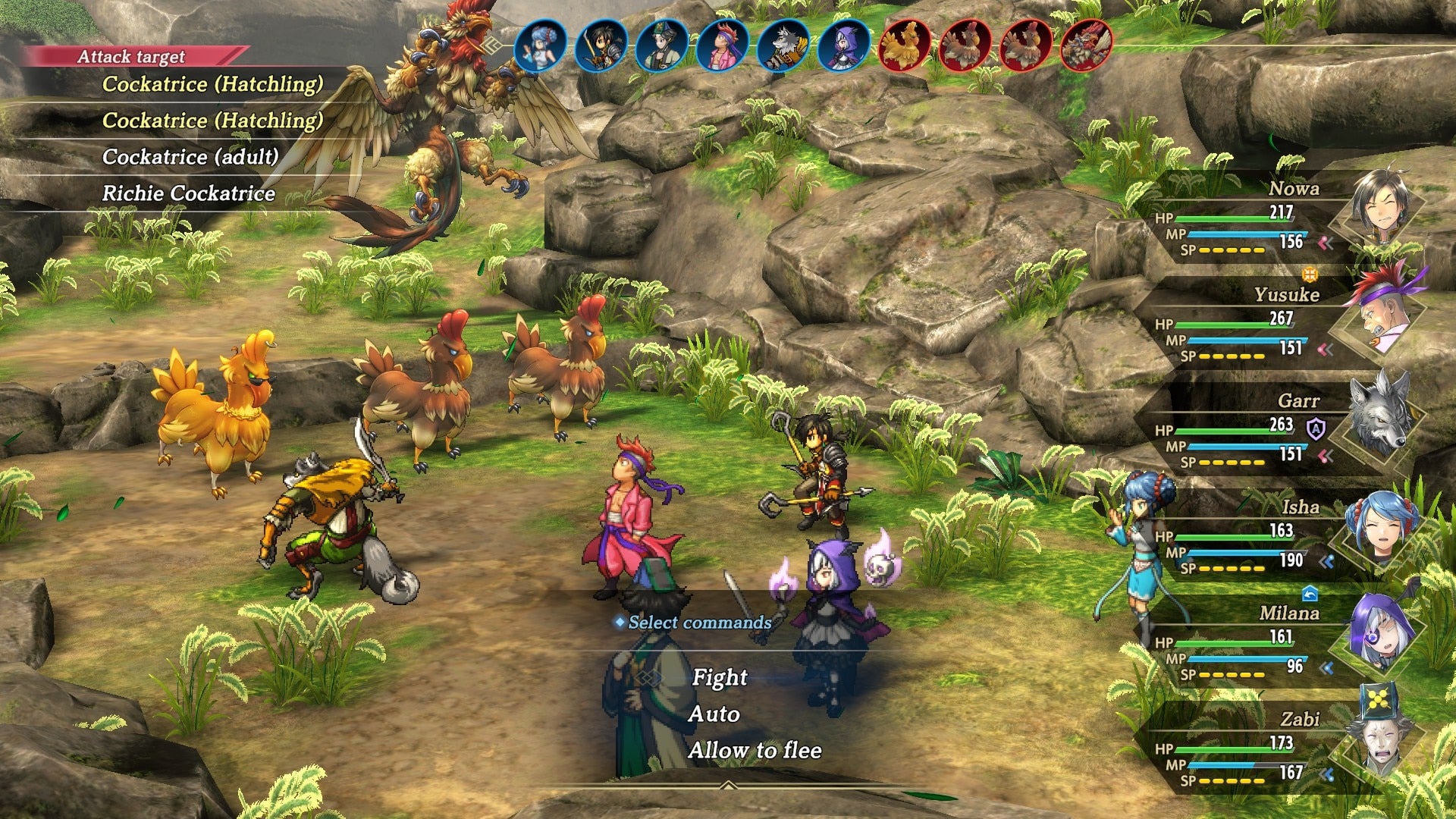Select the Auto battle command

point(714,714)
